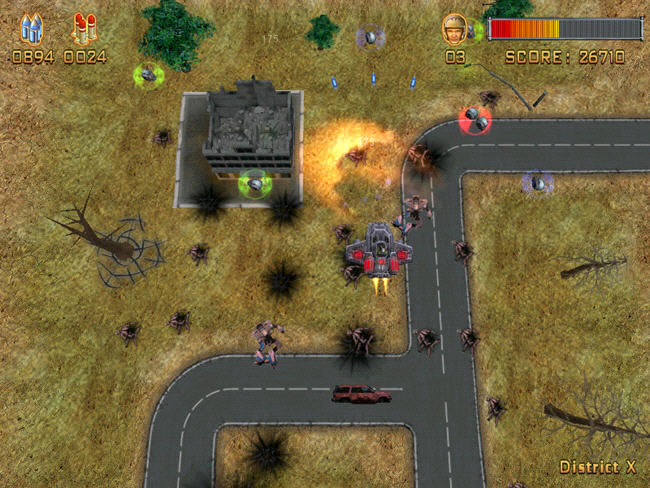Select the red rockets ammo icon
This screenshot has width=650, height=488.
pos(84,29)
